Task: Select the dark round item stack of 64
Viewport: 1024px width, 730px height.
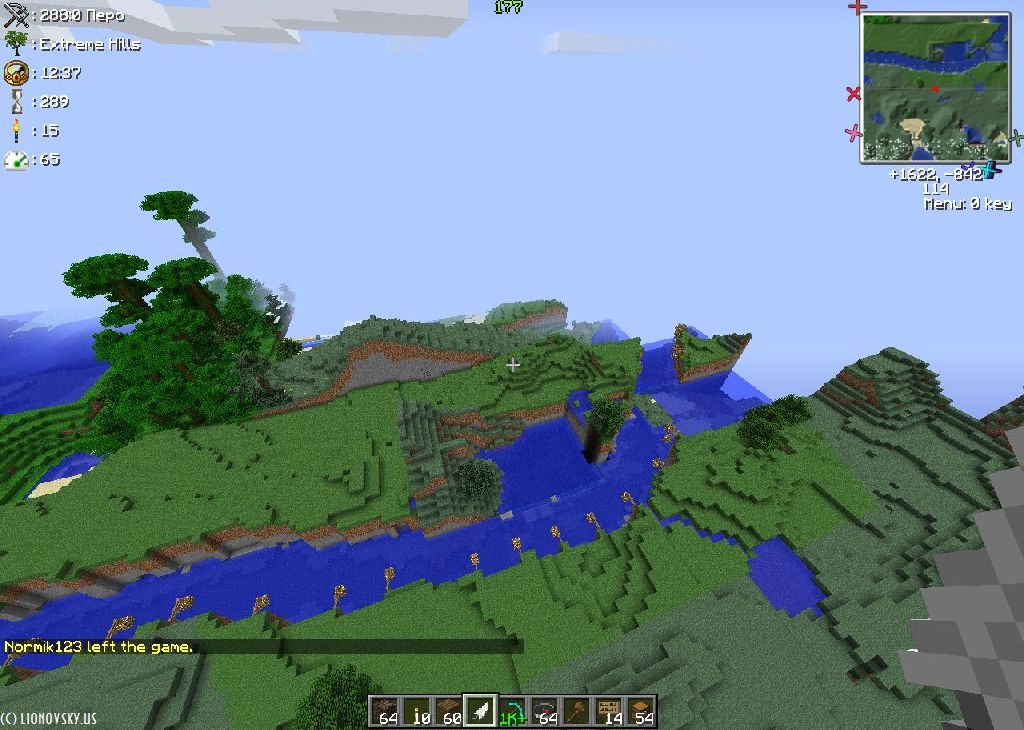Action: tap(545, 711)
